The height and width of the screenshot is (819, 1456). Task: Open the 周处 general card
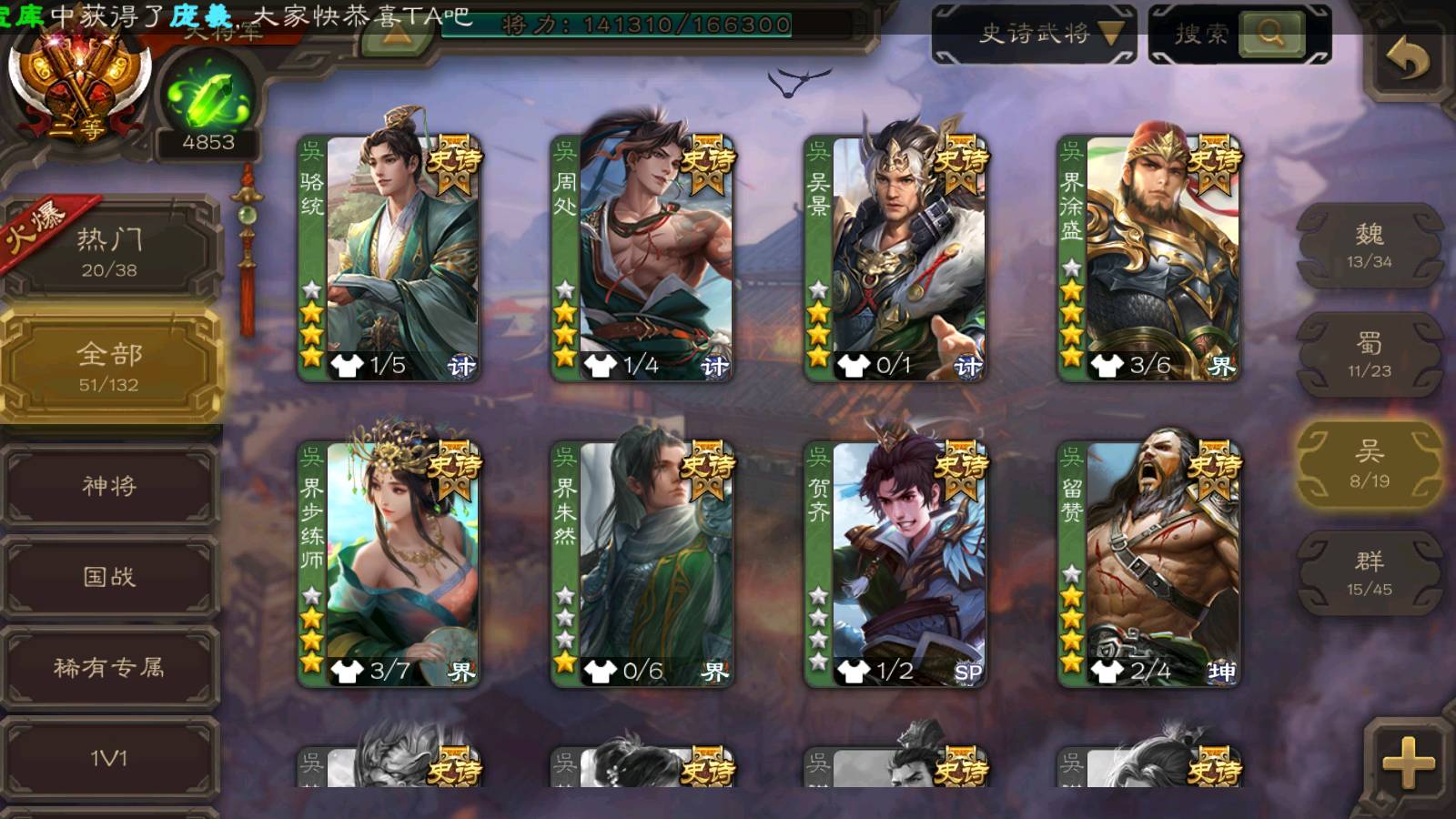[x=642, y=258]
